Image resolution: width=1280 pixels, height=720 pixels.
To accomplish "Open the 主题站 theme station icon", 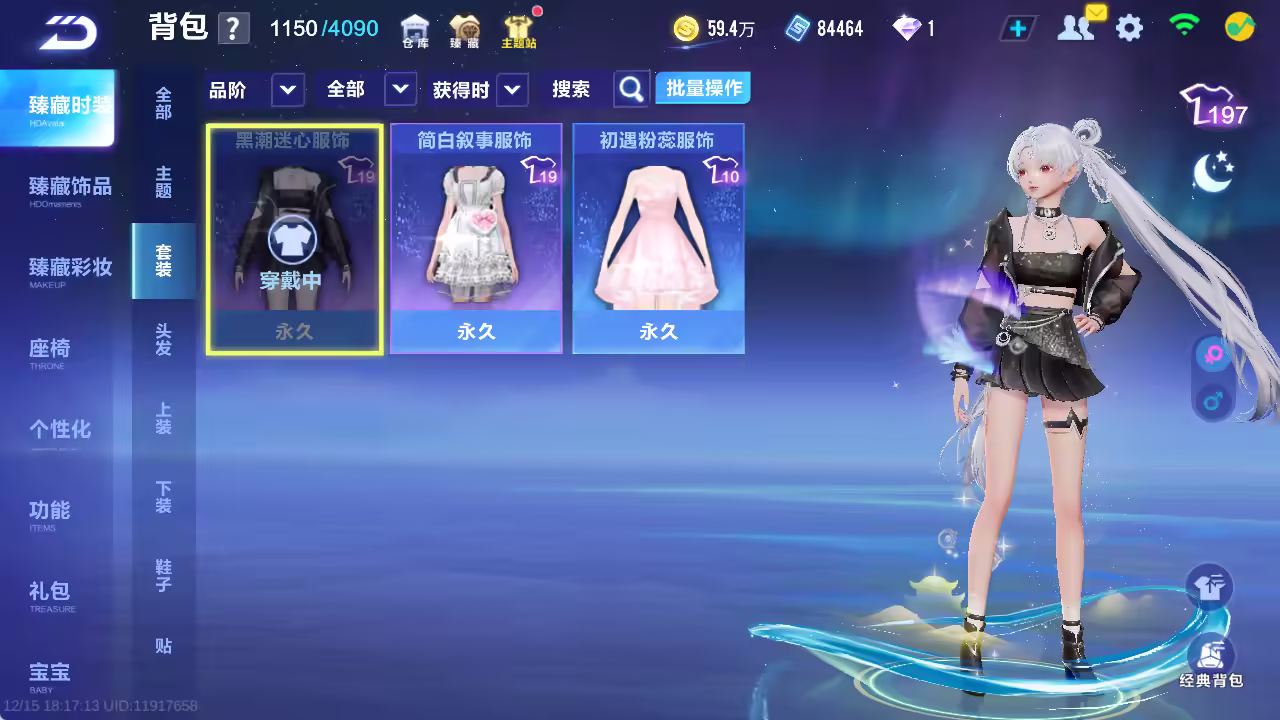I will [x=518, y=31].
